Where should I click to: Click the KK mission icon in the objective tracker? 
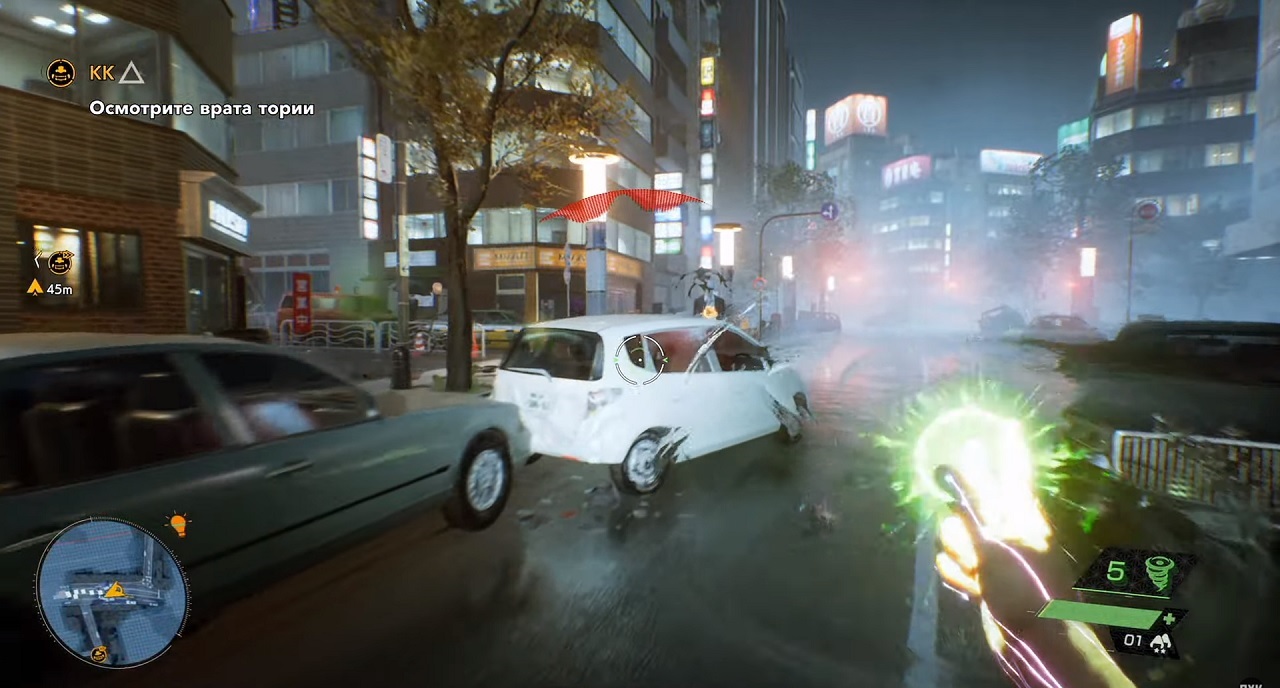[61, 73]
